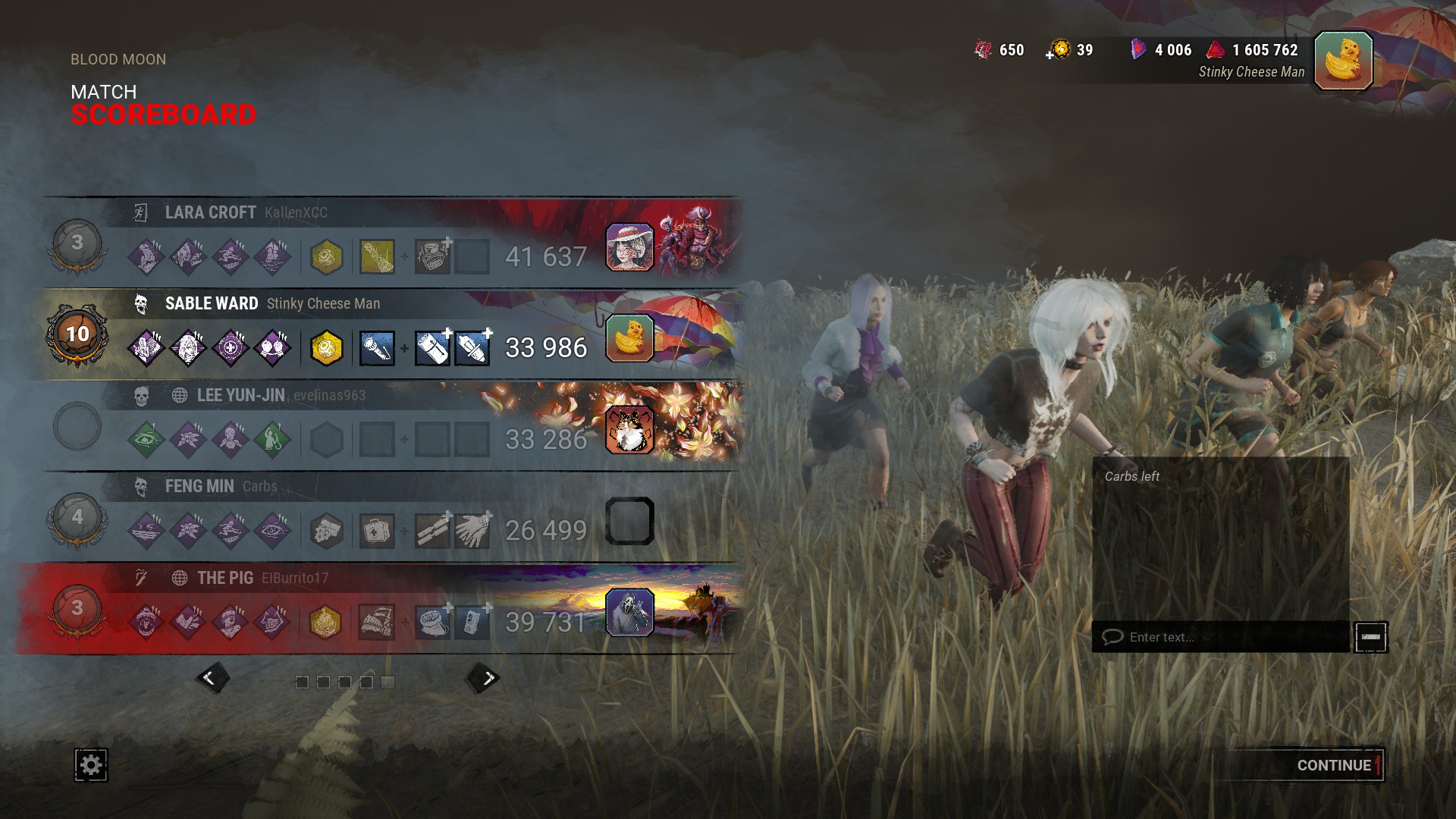Screen dimensions: 1456x819
Task: Click the CONTINUE button
Action: [x=1333, y=765]
